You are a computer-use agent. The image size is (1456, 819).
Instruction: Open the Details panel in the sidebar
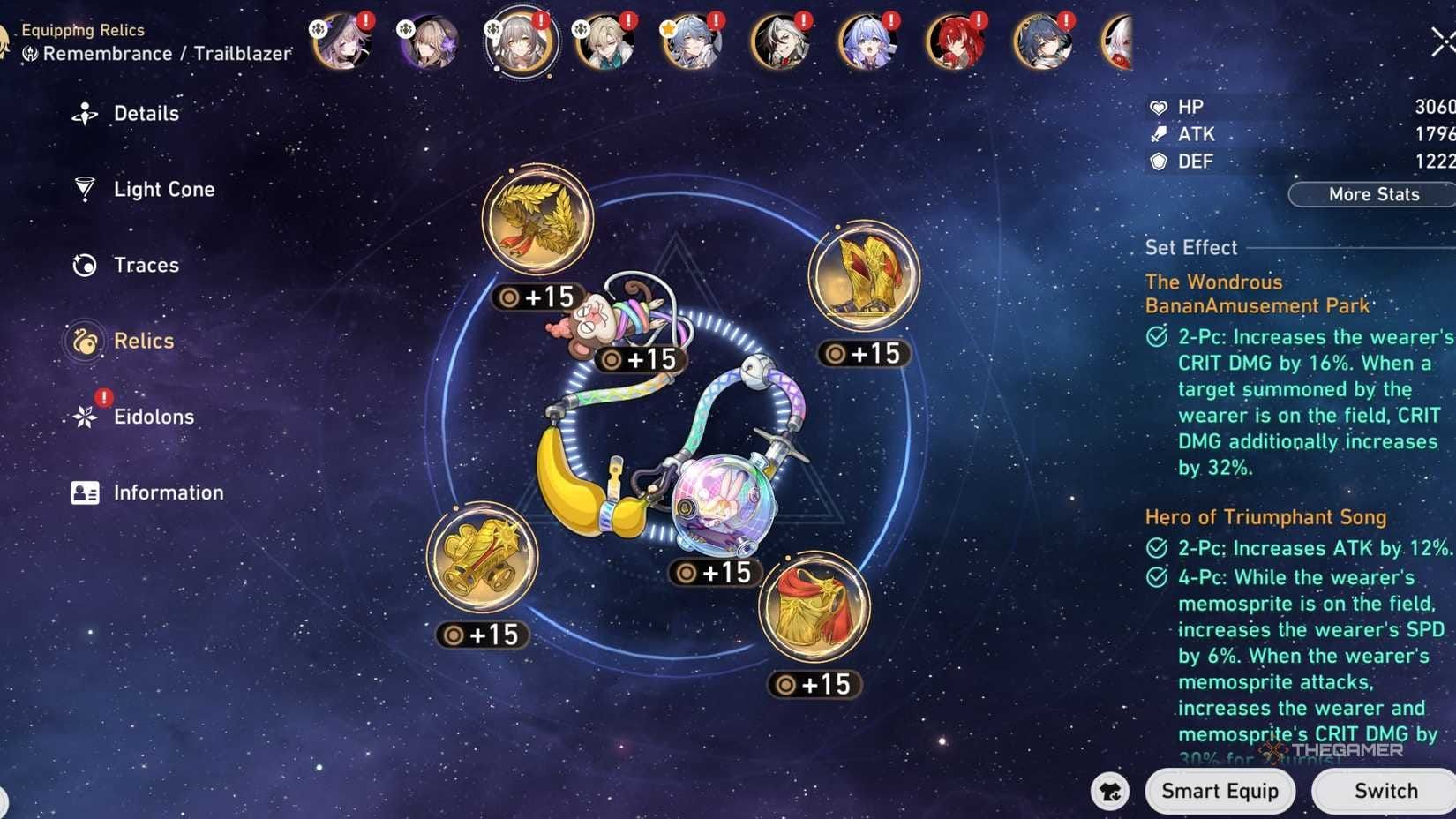coord(86,113)
